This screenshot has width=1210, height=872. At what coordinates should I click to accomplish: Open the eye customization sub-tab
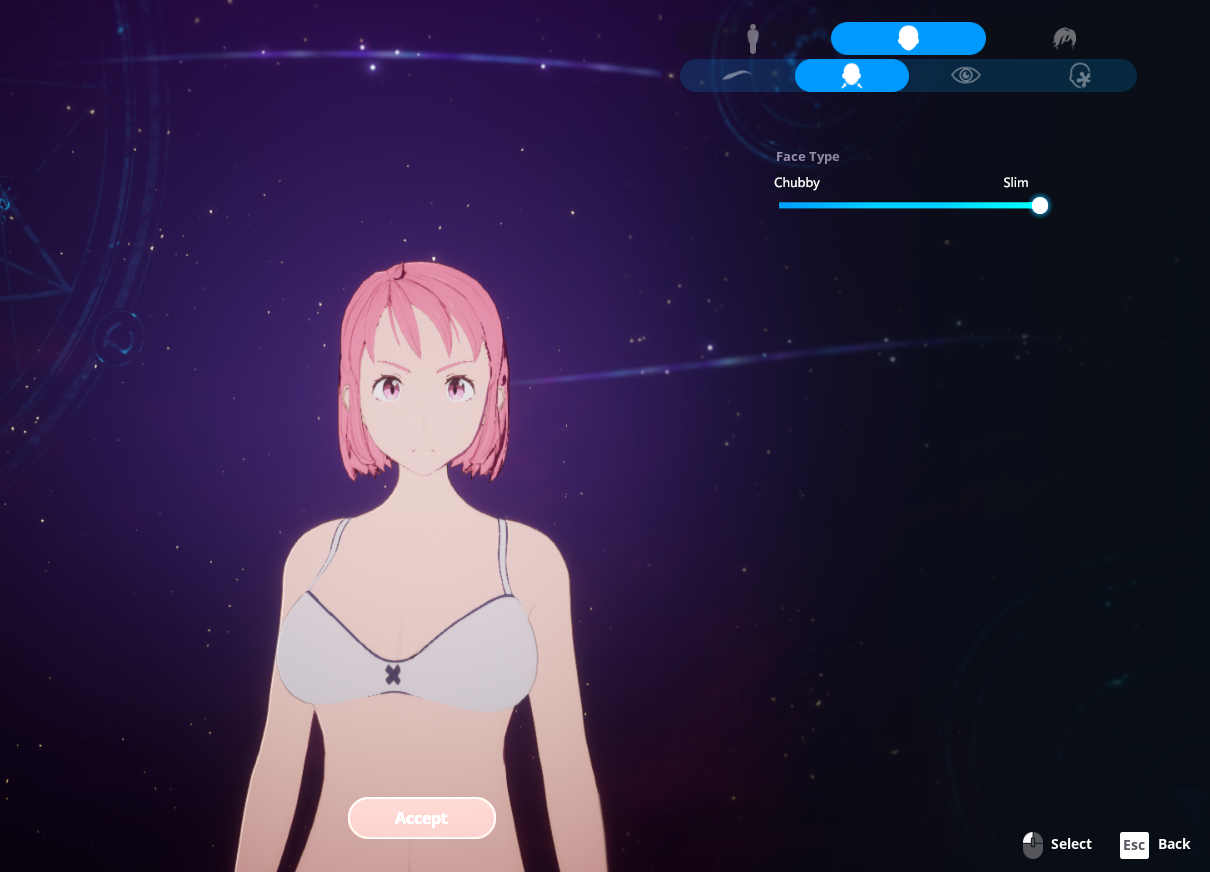click(x=966, y=76)
